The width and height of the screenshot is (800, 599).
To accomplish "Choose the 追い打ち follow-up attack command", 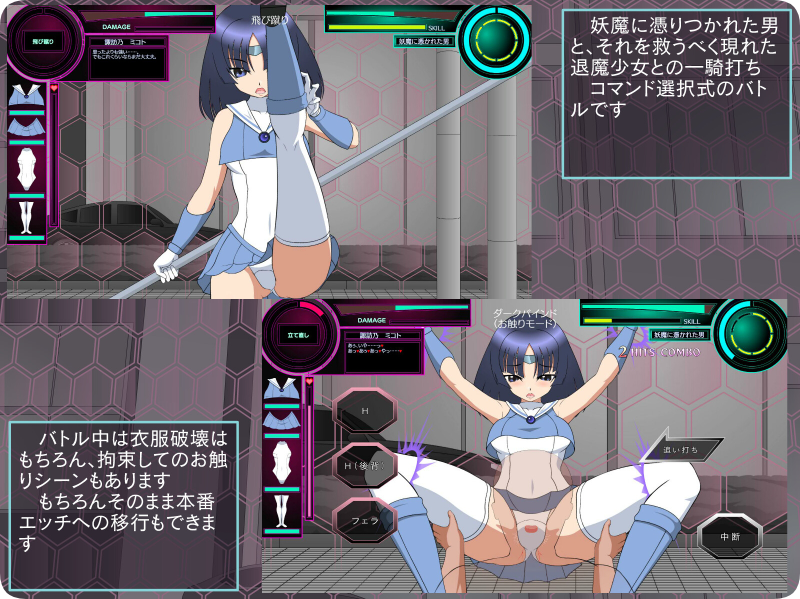I will point(682,450).
